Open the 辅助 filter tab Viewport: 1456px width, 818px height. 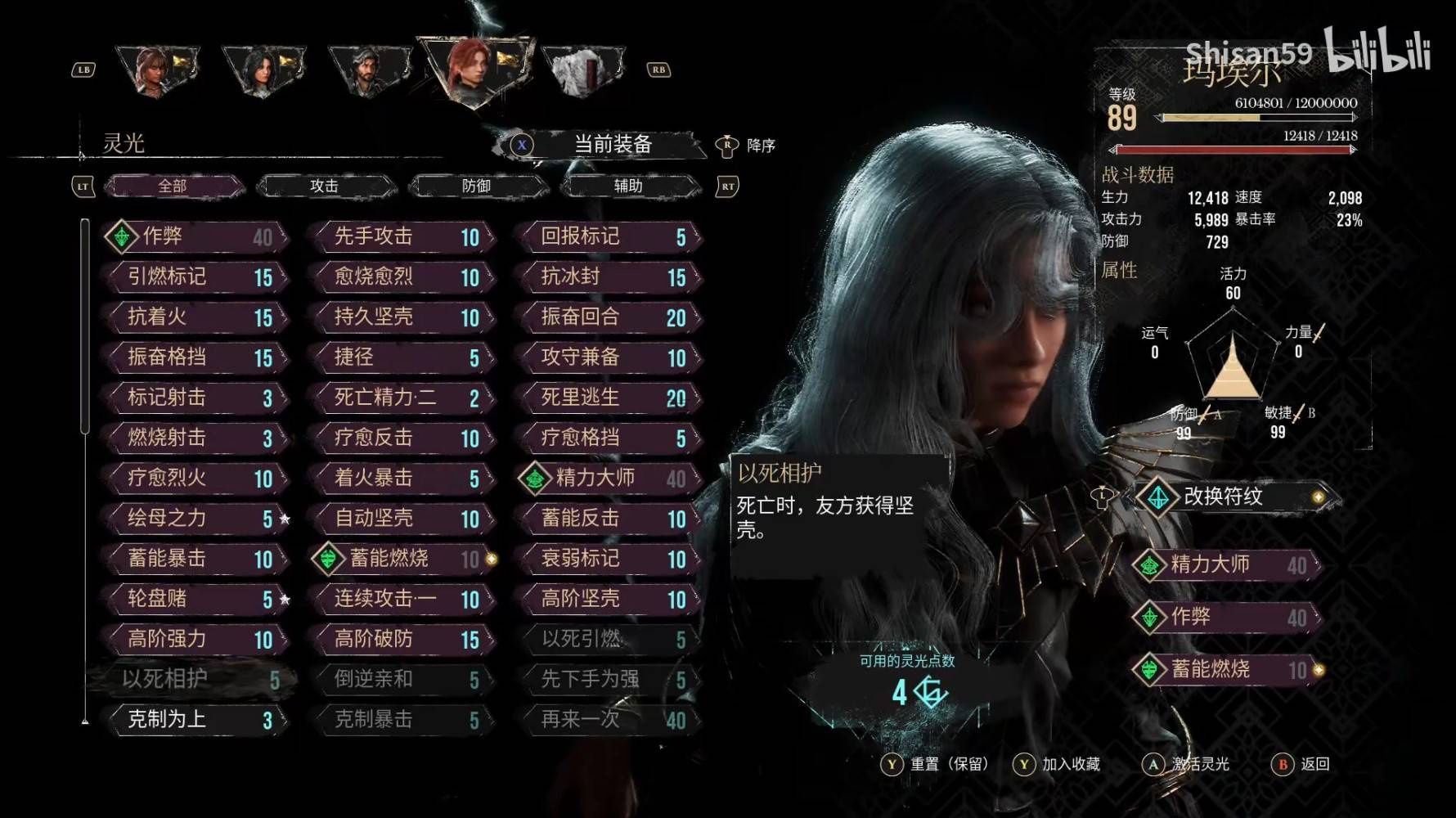point(628,187)
